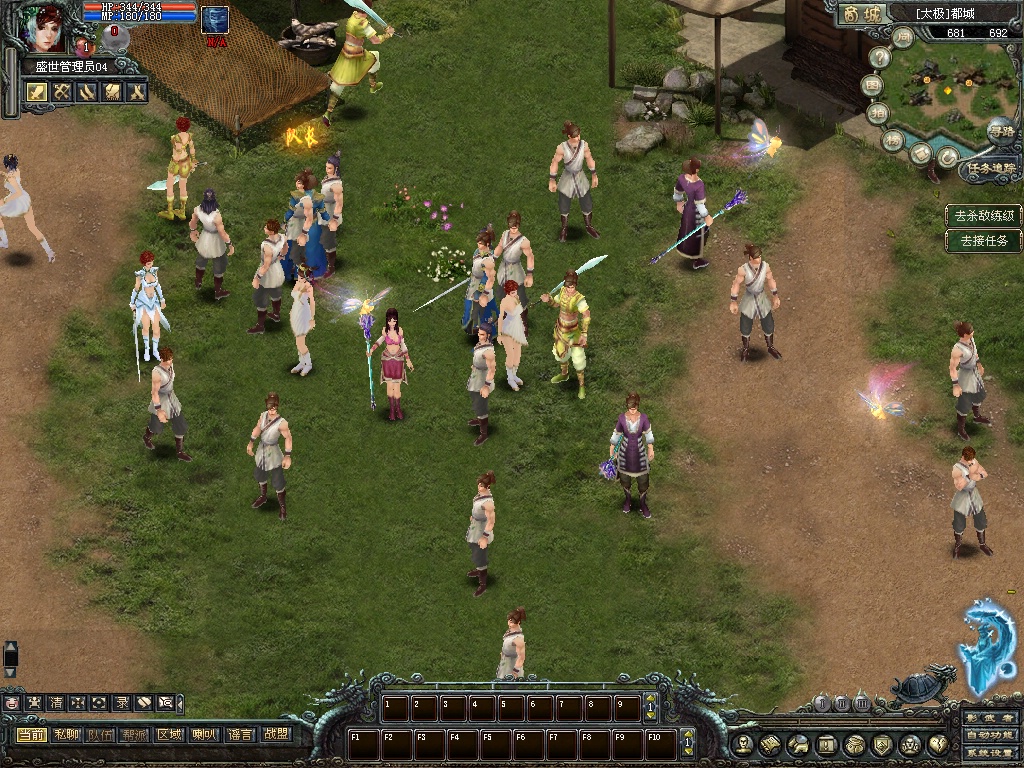
Task: Click the 清 clear chat button
Action: coord(56,703)
